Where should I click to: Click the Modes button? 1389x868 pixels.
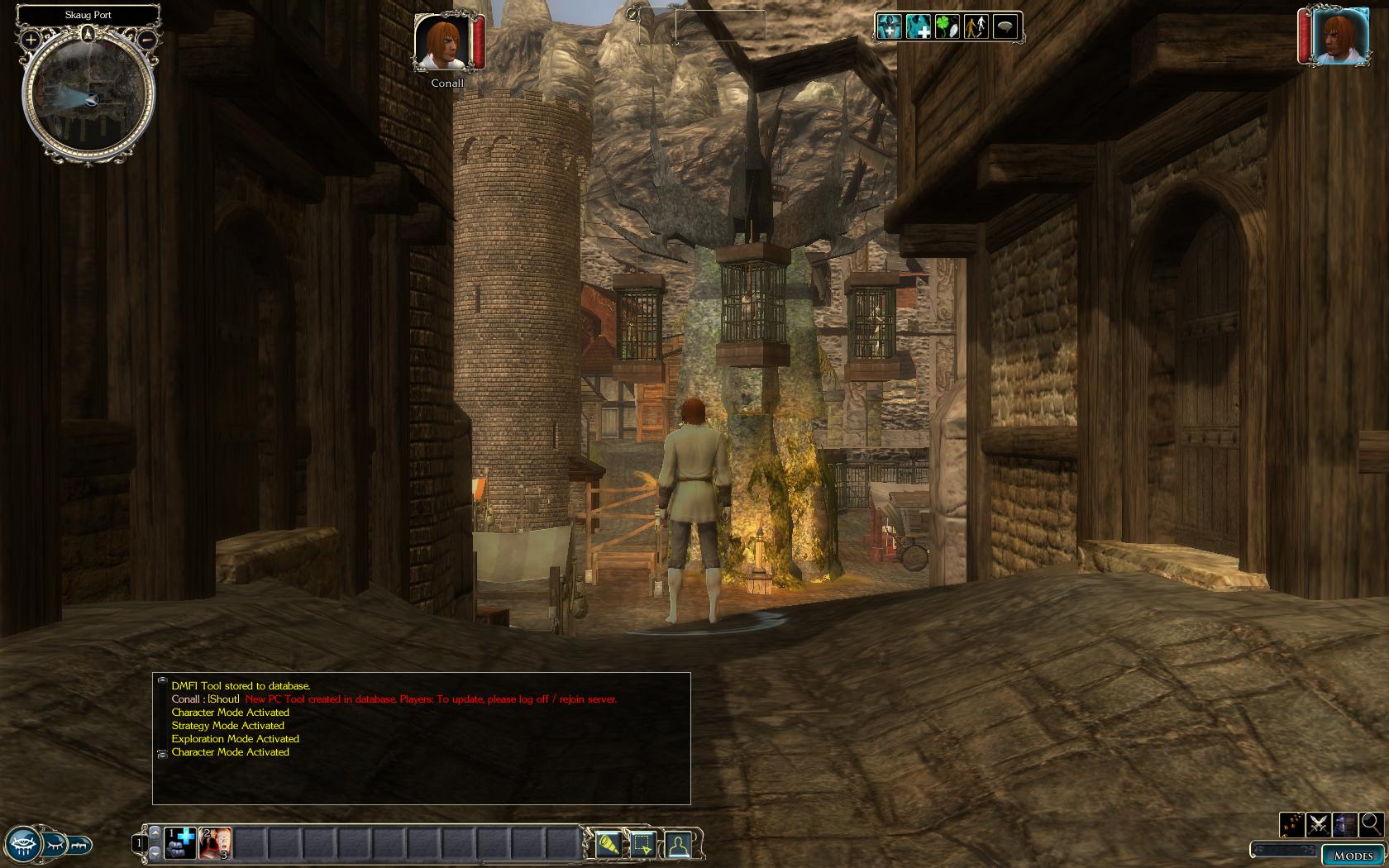click(1353, 856)
